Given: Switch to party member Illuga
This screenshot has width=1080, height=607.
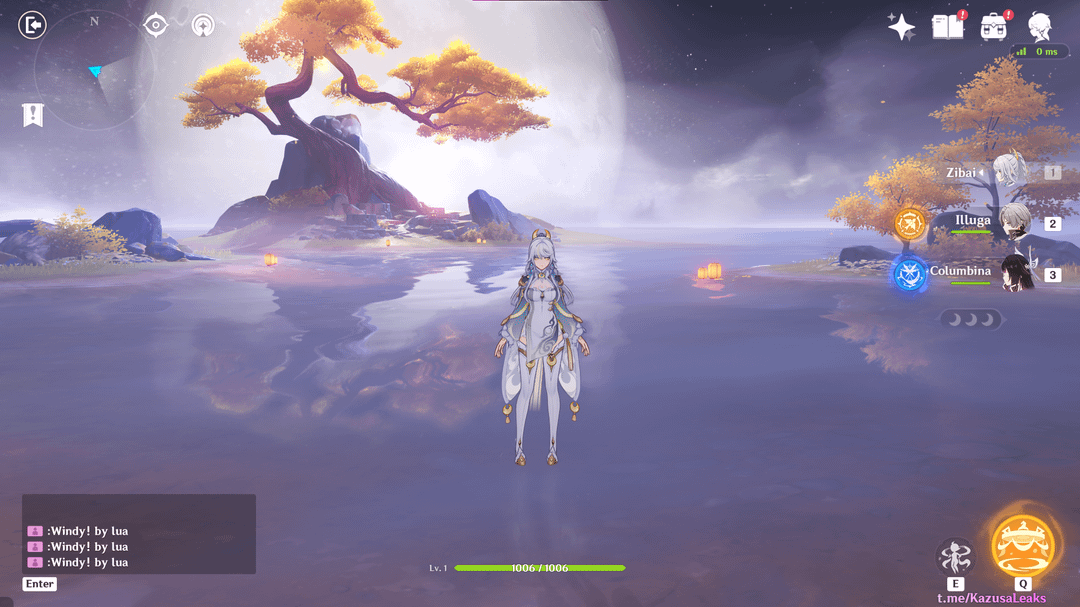Looking at the screenshot, I should (1013, 222).
